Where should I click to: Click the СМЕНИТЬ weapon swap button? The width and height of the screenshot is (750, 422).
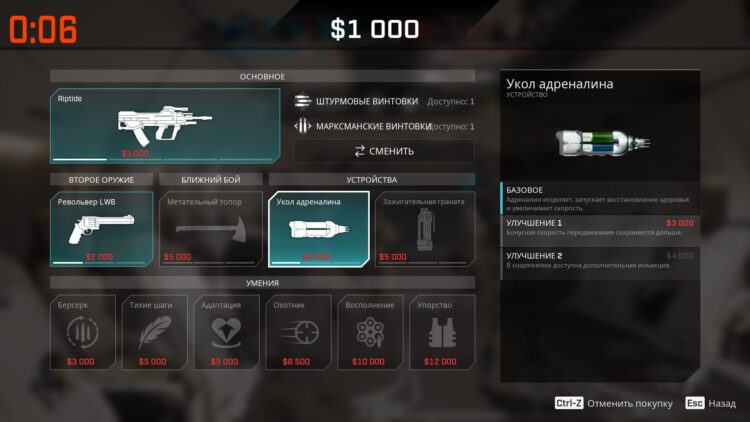coord(383,151)
